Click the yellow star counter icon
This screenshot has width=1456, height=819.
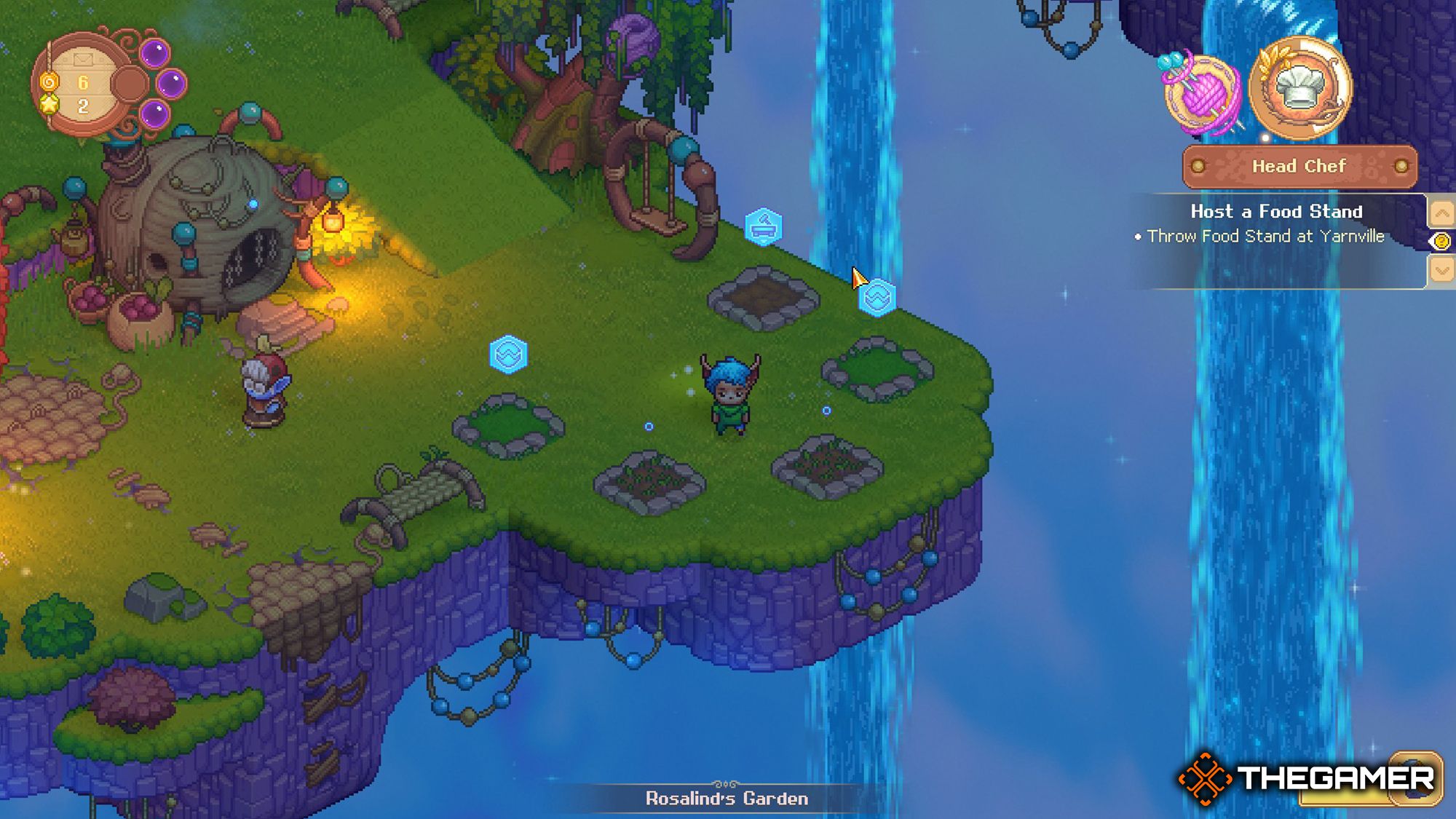coord(50,106)
